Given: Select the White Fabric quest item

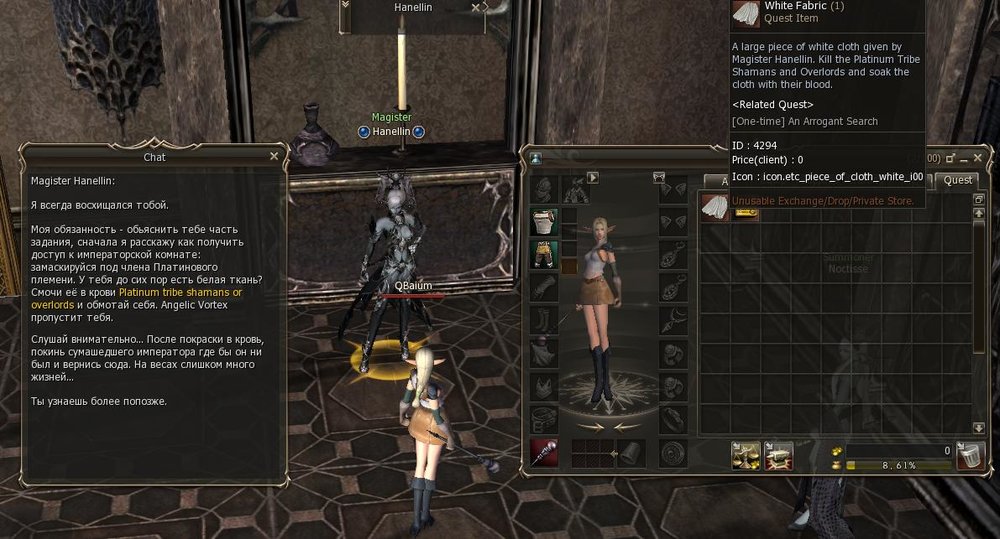Looking at the screenshot, I should point(713,208).
